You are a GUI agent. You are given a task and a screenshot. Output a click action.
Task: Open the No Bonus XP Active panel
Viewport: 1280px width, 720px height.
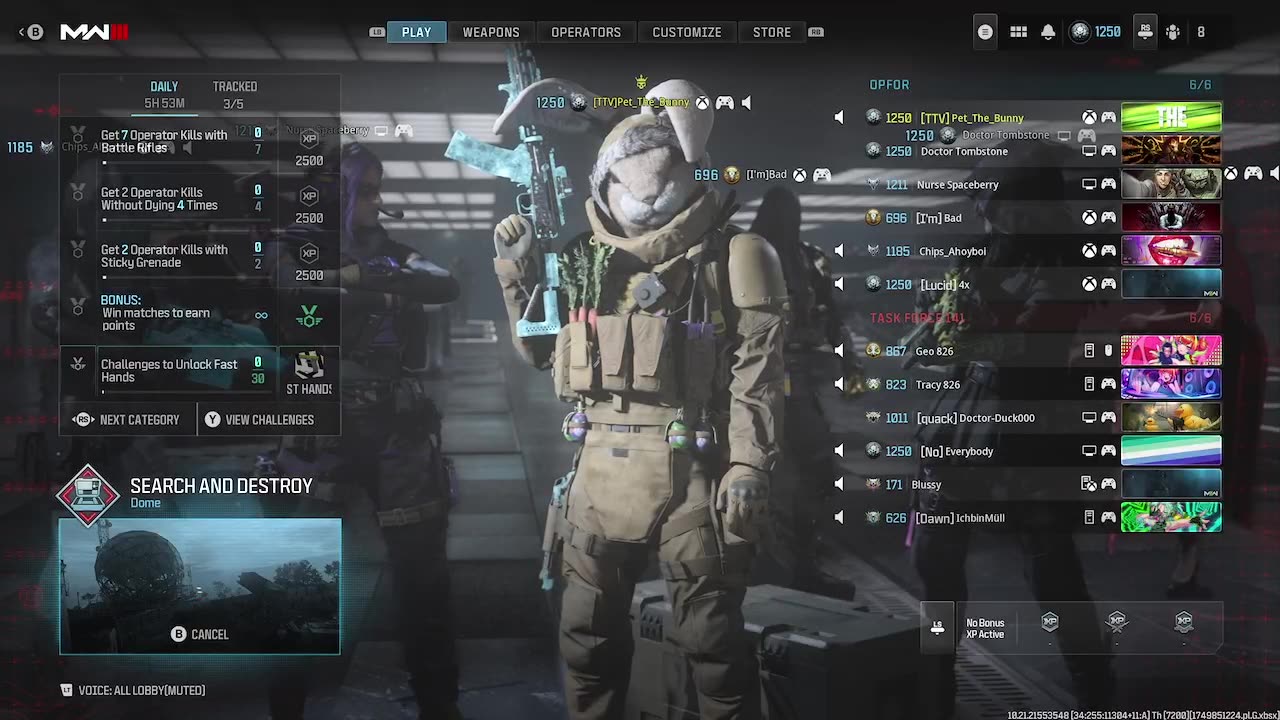[x=984, y=628]
